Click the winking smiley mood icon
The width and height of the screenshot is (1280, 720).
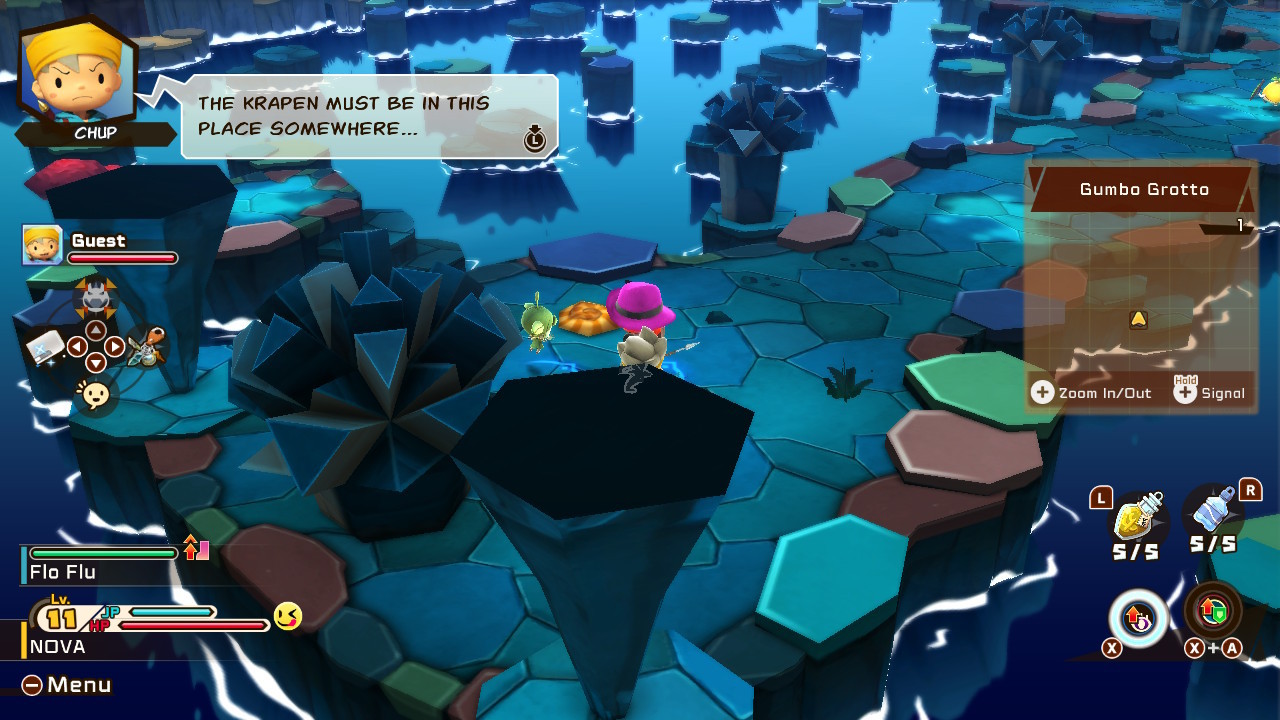click(x=288, y=616)
